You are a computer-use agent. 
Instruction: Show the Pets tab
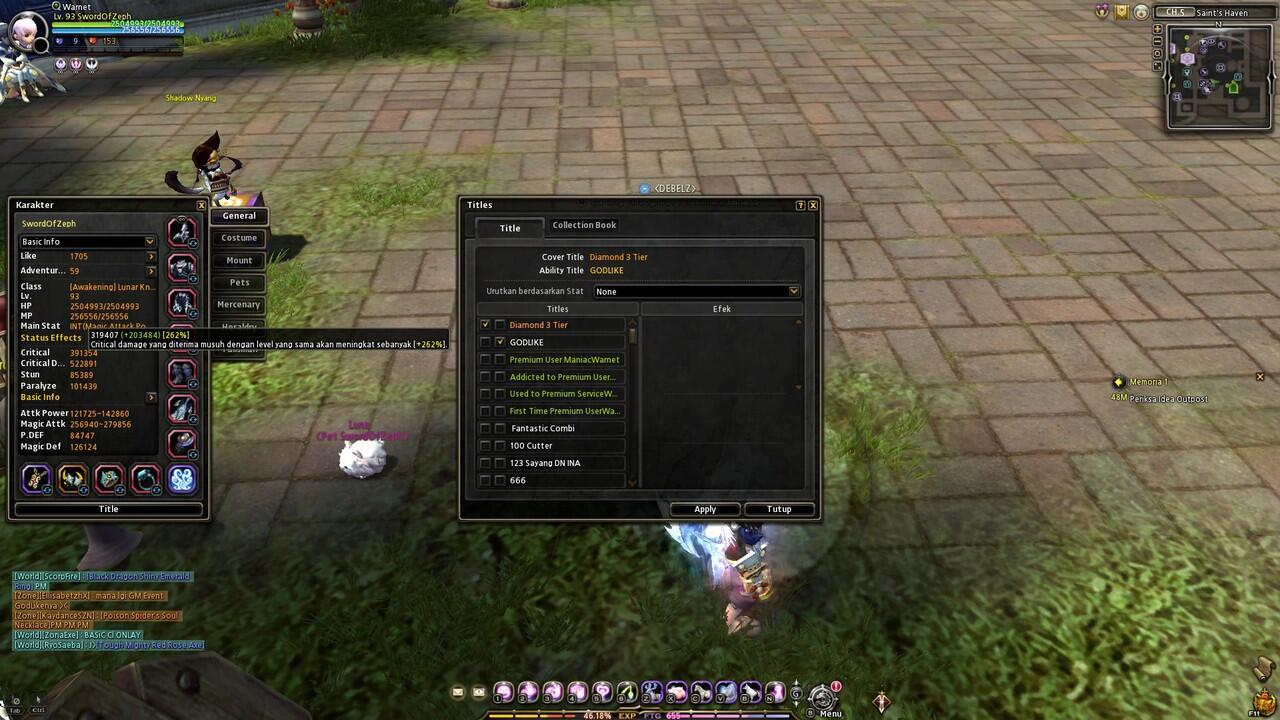pyautogui.click(x=239, y=282)
